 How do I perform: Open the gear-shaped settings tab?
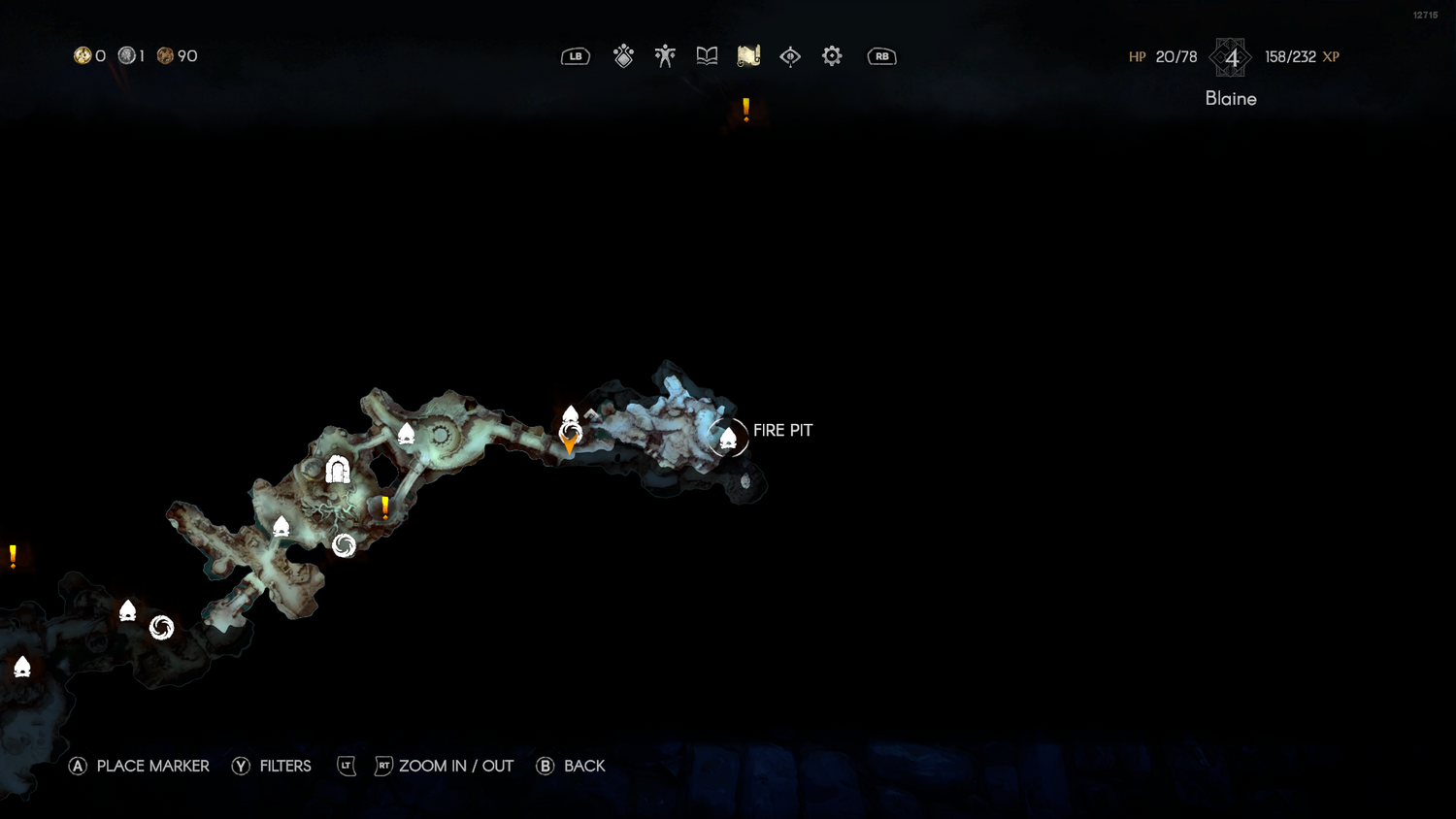832,56
